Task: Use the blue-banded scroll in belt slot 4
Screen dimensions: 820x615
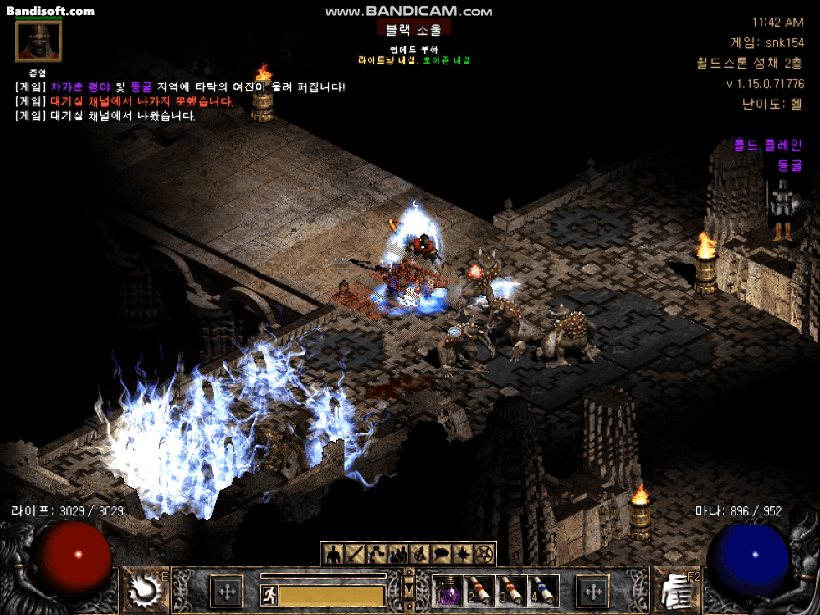Action: pyautogui.click(x=543, y=591)
